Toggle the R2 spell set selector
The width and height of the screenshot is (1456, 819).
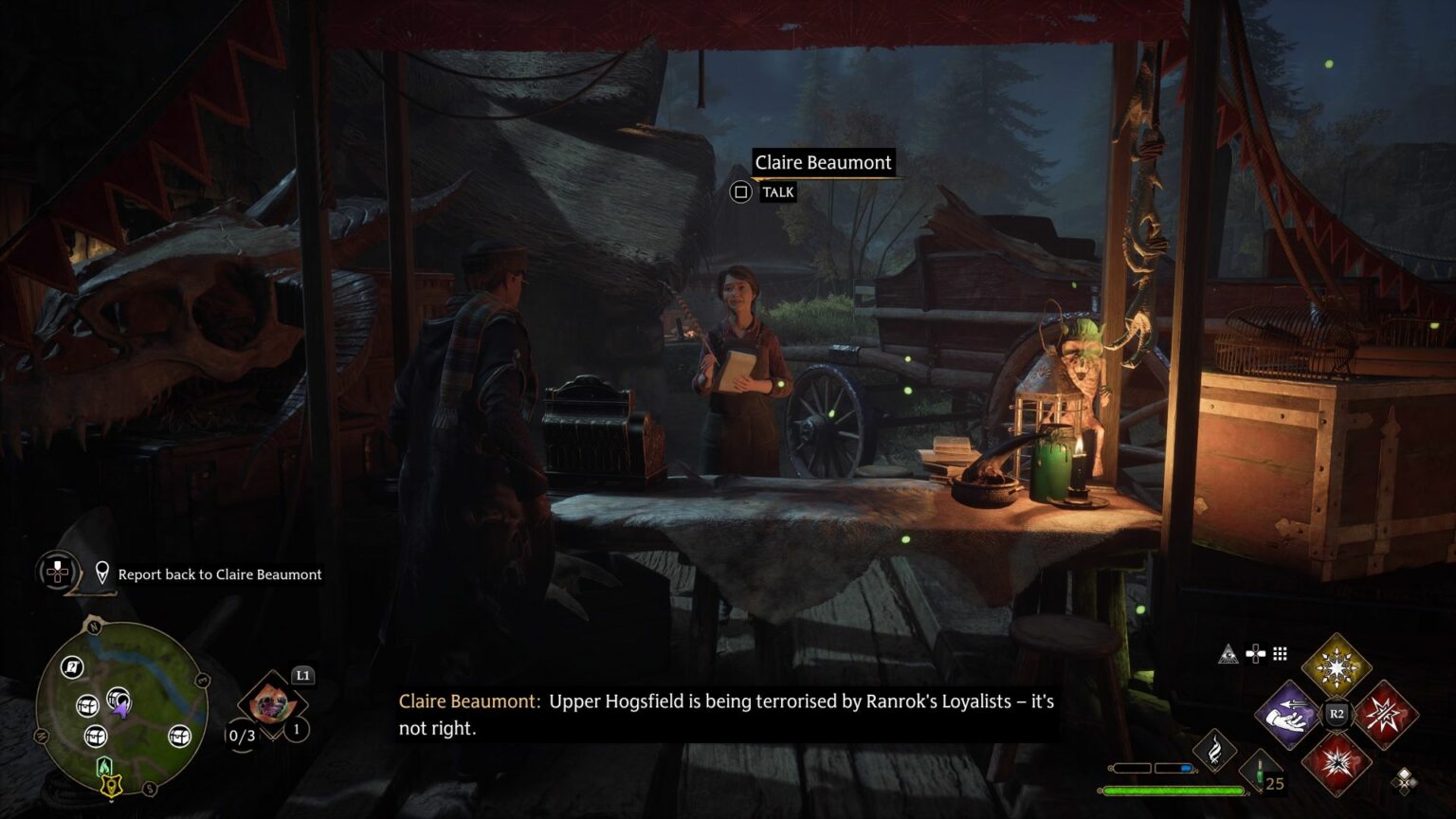tap(1336, 713)
